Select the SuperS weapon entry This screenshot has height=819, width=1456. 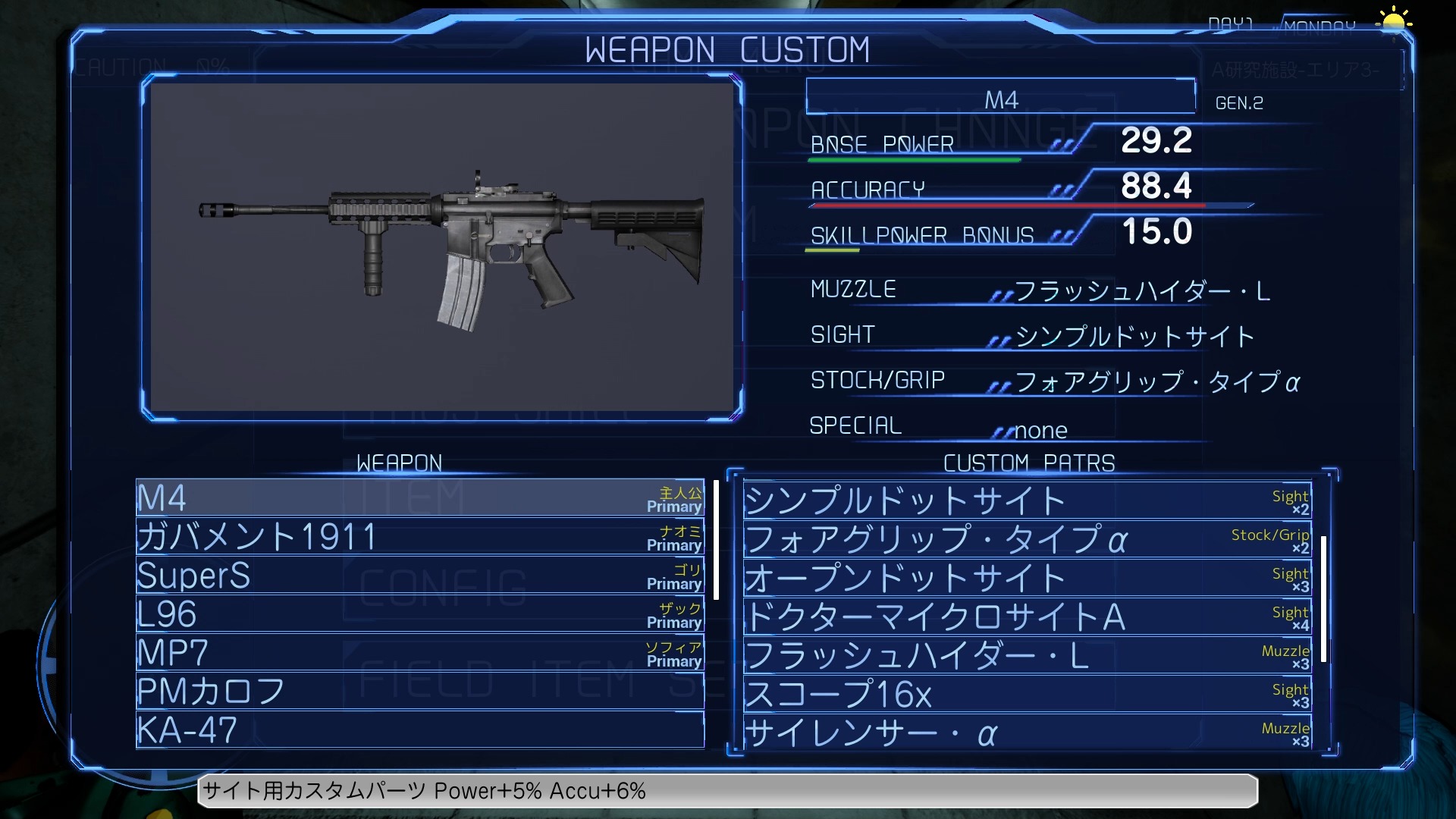(419, 576)
